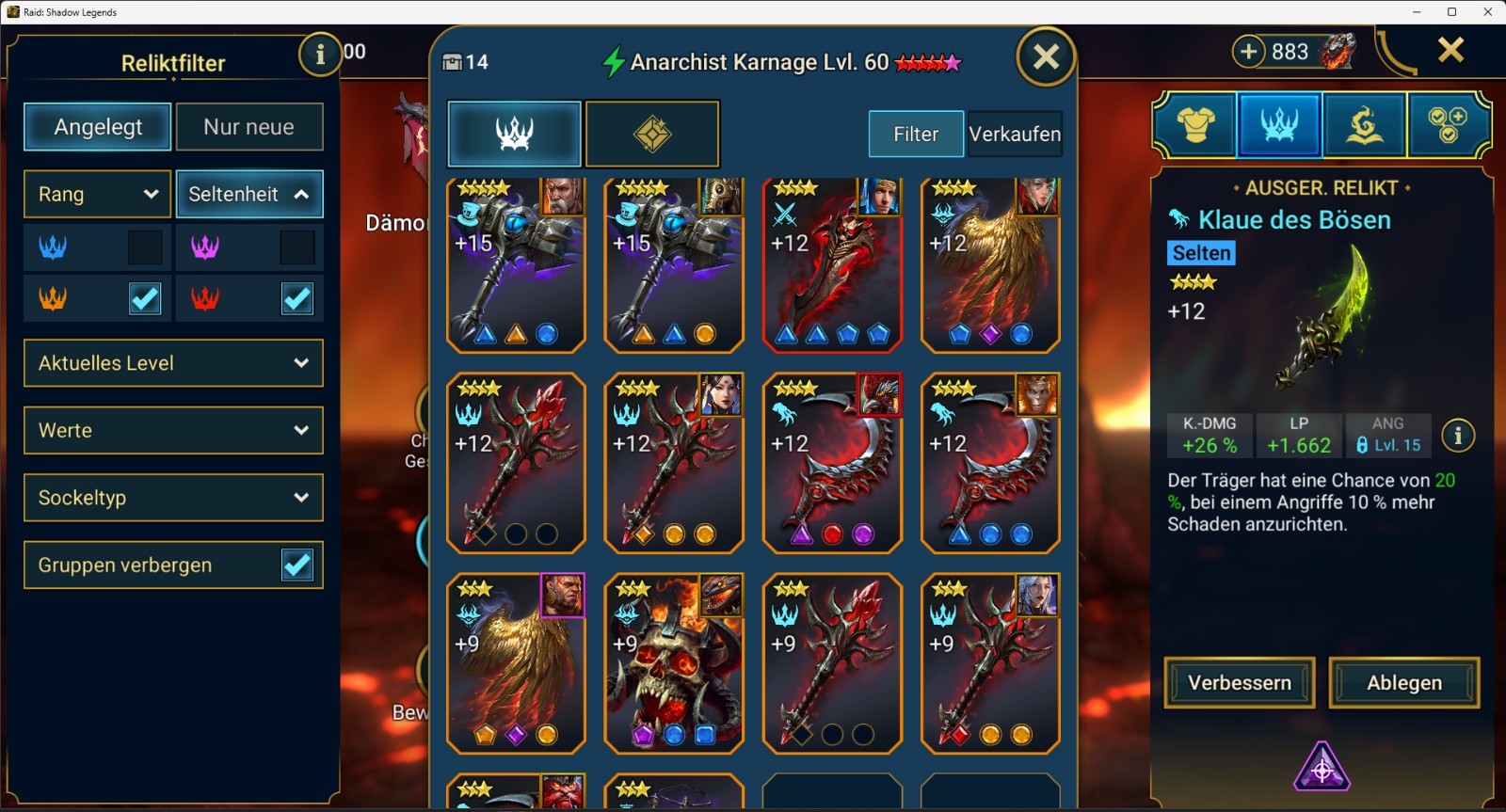
Task: Expand the Werte dropdown
Action: click(173, 430)
